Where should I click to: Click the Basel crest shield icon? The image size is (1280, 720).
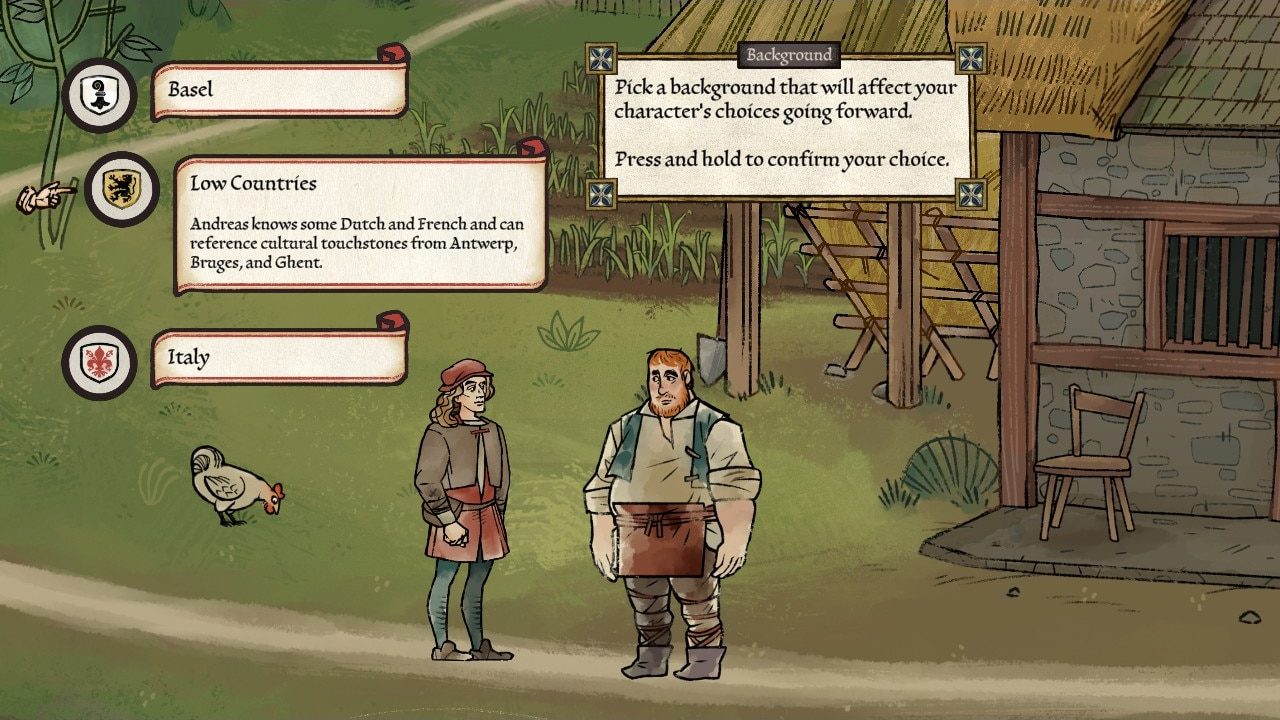99,95
